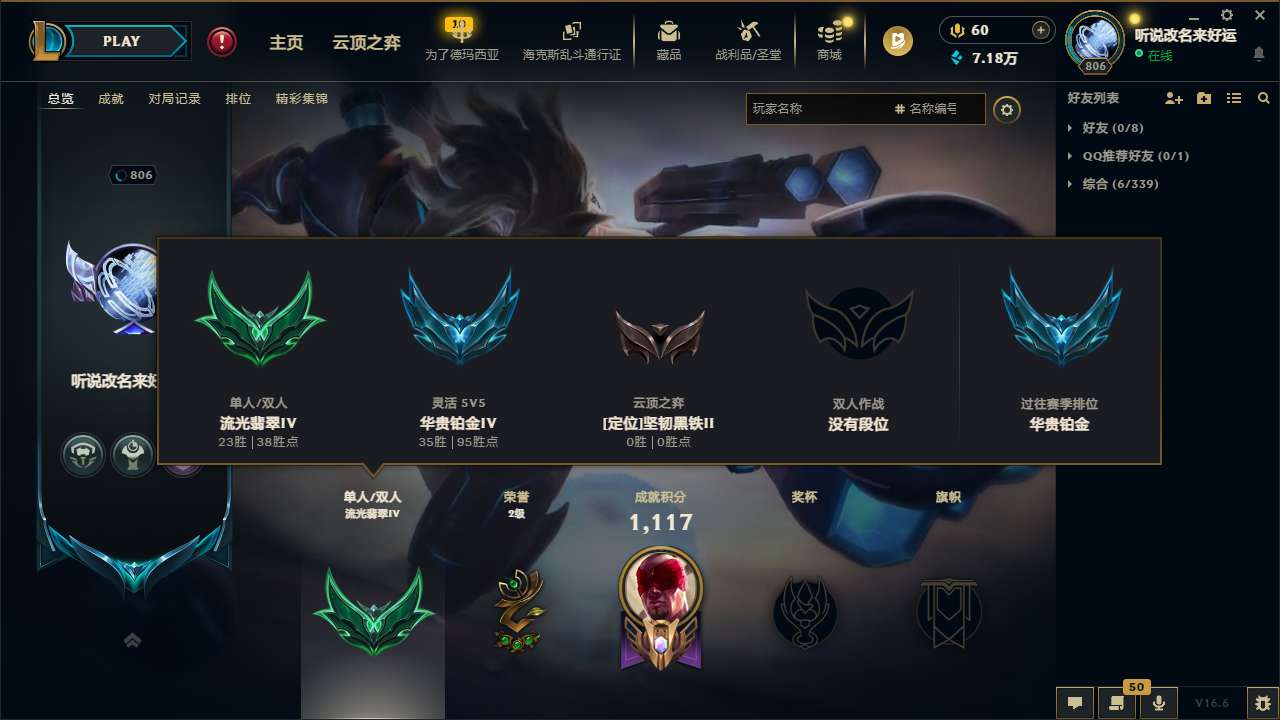This screenshot has width=1280, height=720.
Task: Toggle friends compact list view
Action: [x=1233, y=97]
